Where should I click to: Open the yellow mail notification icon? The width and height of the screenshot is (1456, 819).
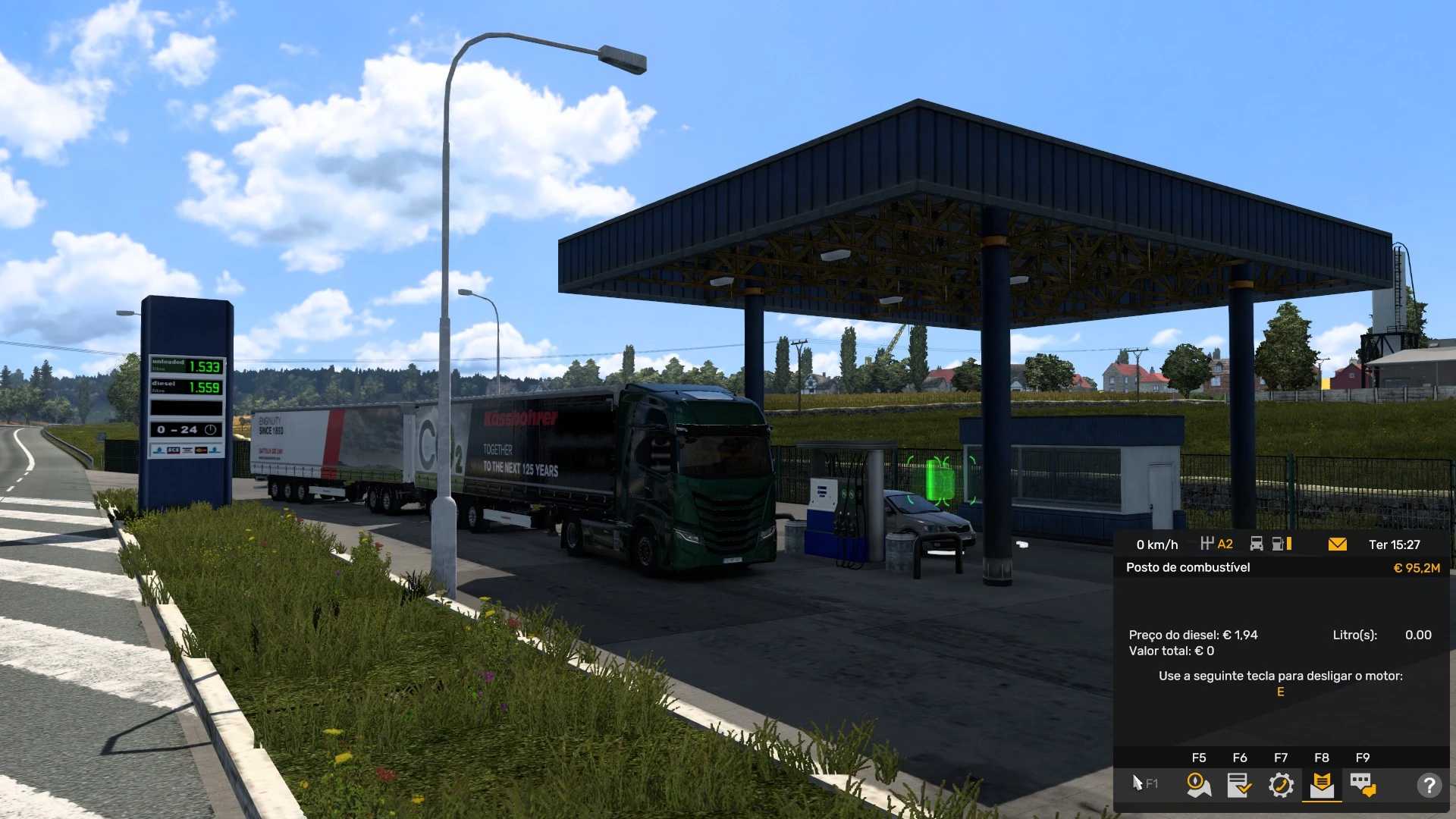(x=1338, y=544)
